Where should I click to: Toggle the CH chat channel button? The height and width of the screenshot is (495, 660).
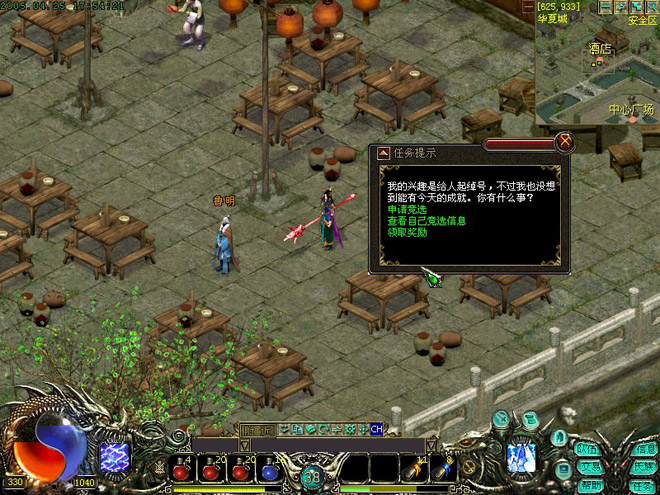click(x=376, y=429)
